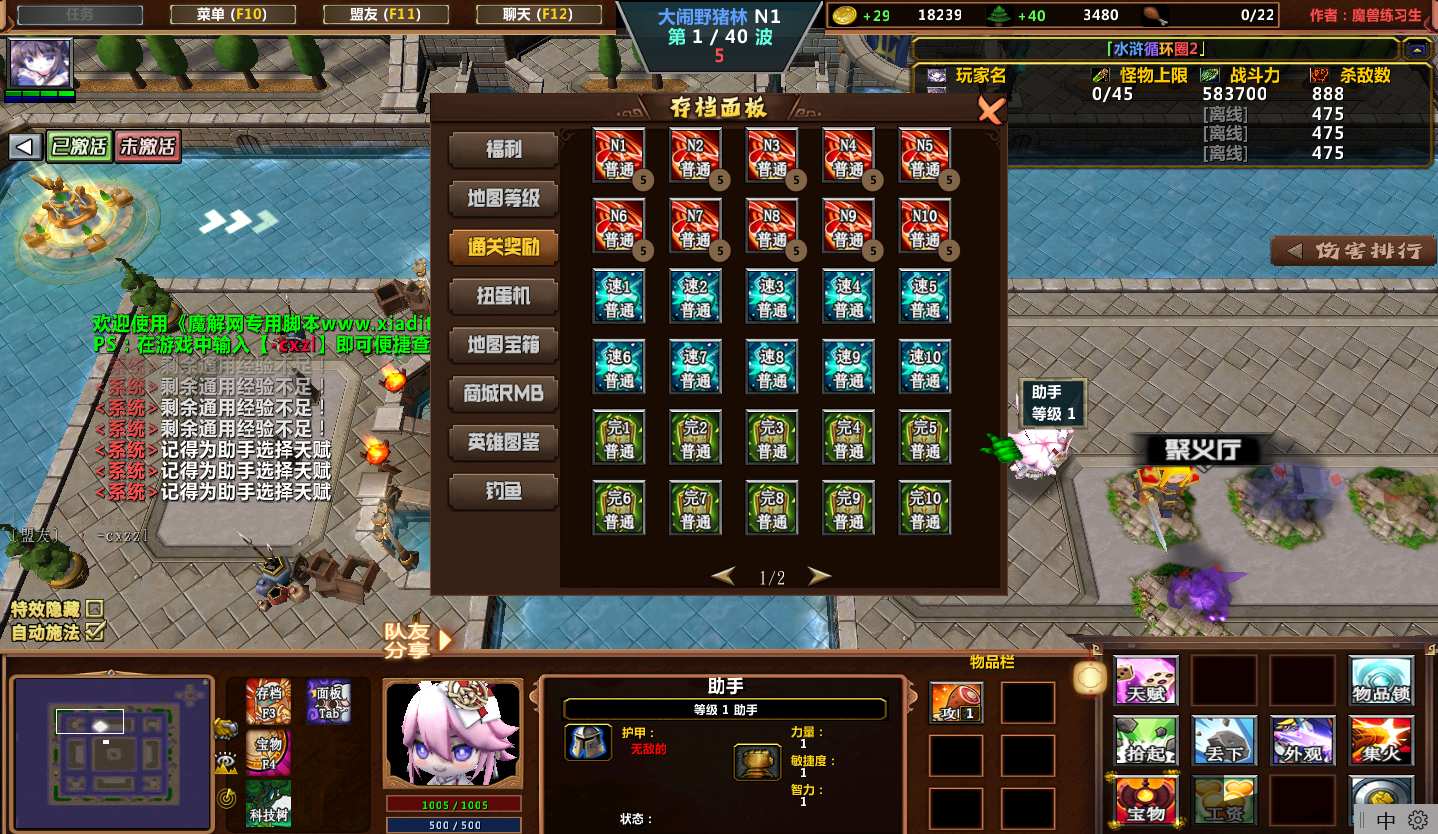1438x834 pixels.
Task: Use the 集火 focus fire command
Action: click(x=1381, y=741)
